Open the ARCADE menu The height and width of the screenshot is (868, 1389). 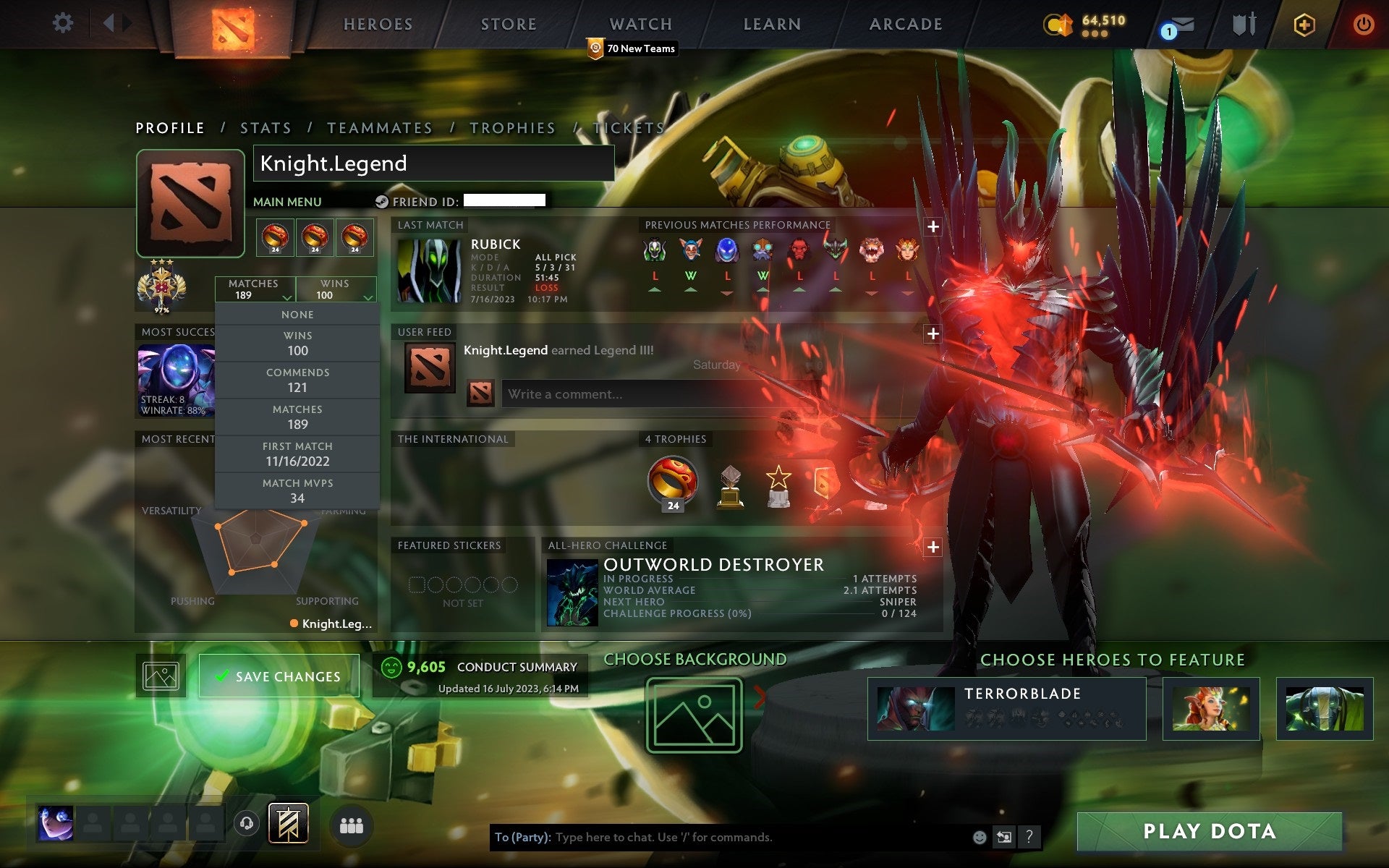[x=904, y=24]
